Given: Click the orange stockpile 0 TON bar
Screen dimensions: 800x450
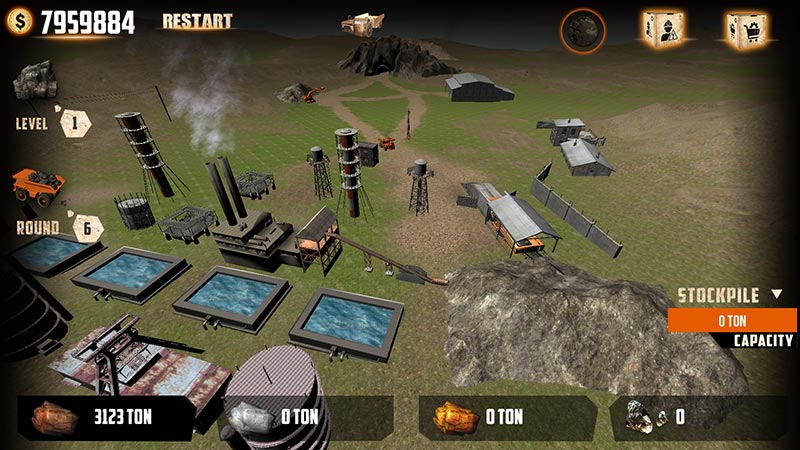Looking at the screenshot, I should pyautogui.click(x=732, y=320).
